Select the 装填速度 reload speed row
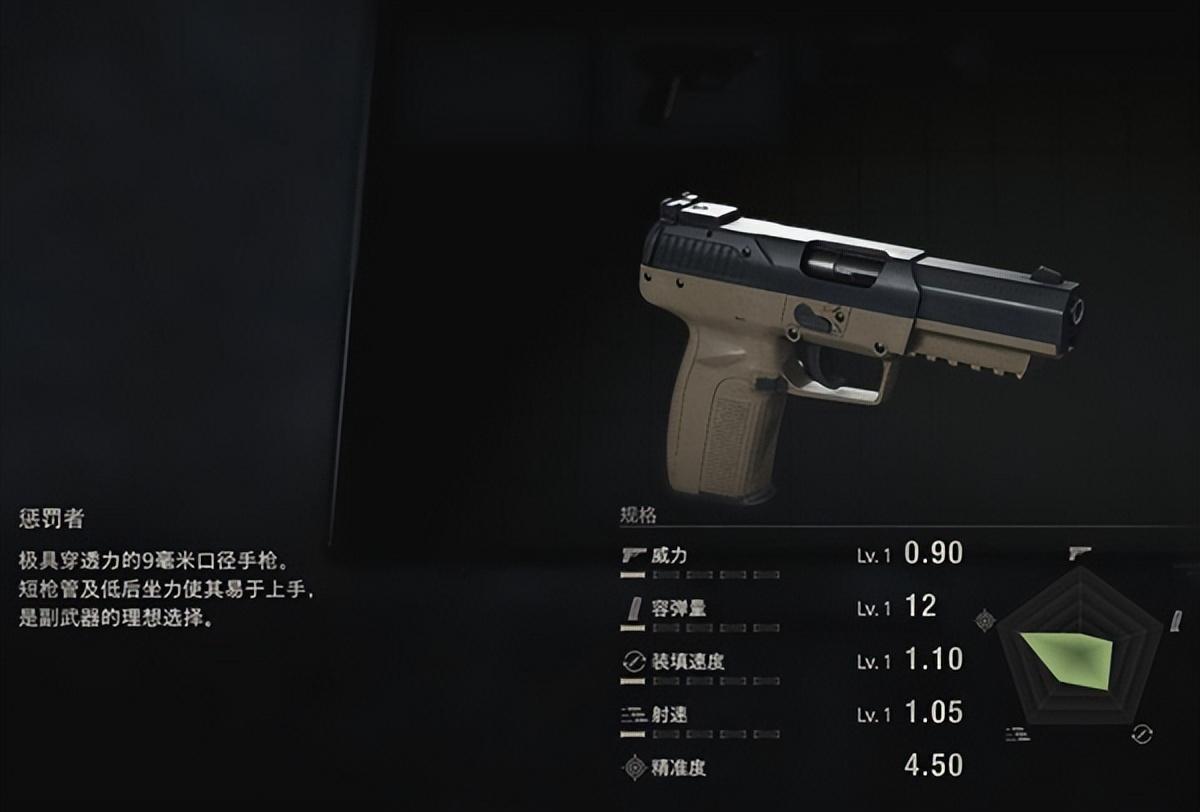Image resolution: width=1200 pixels, height=812 pixels. point(688,662)
